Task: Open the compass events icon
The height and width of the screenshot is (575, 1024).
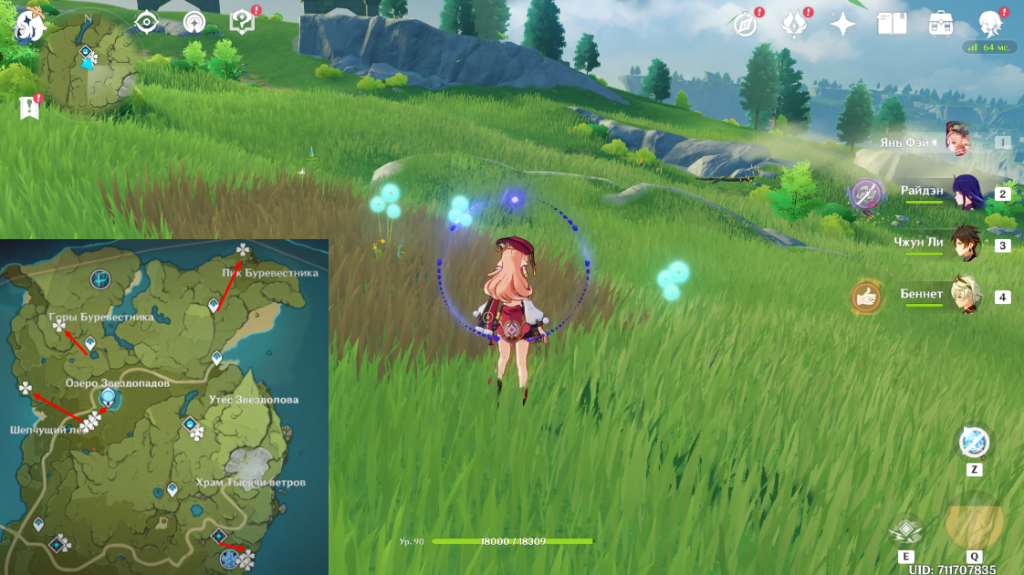Action: [x=745, y=24]
